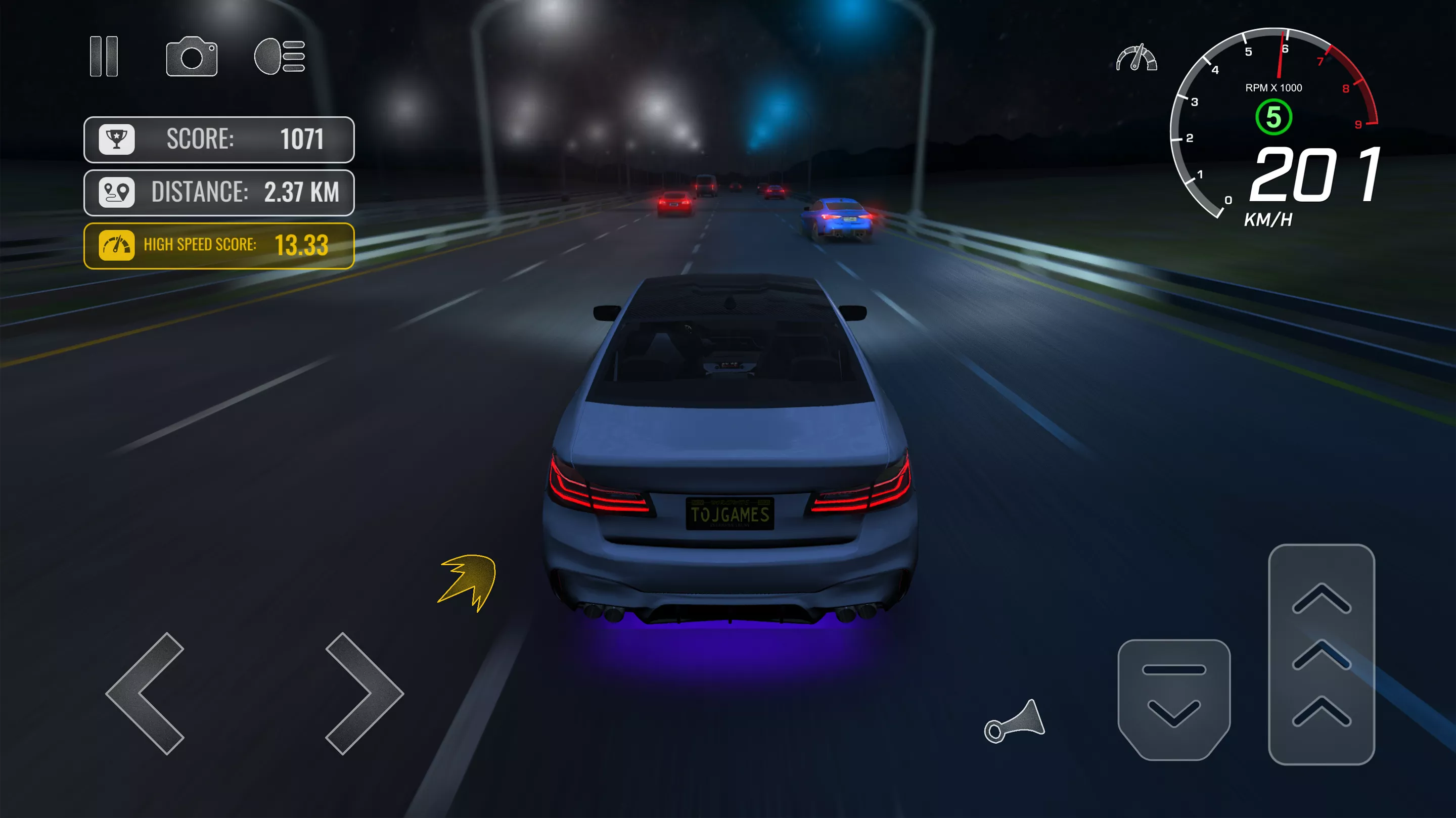Image resolution: width=1456 pixels, height=818 pixels.
Task: Steer right with the right arrow
Action: pyautogui.click(x=362, y=694)
